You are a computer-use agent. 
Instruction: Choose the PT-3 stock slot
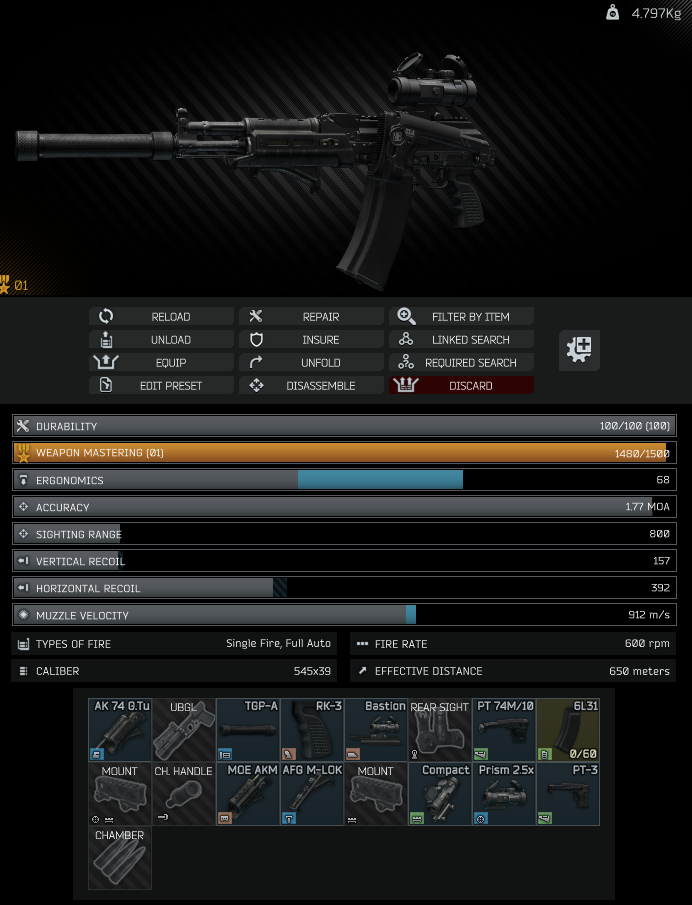pyautogui.click(x=568, y=794)
